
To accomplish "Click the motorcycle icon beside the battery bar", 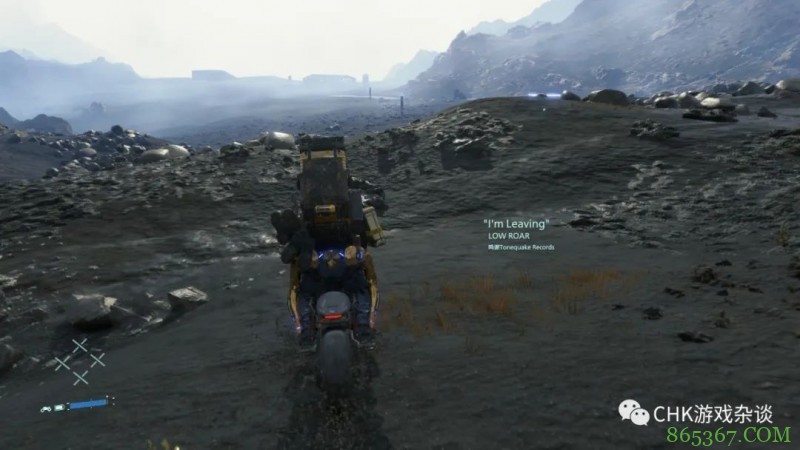I will point(47,408).
